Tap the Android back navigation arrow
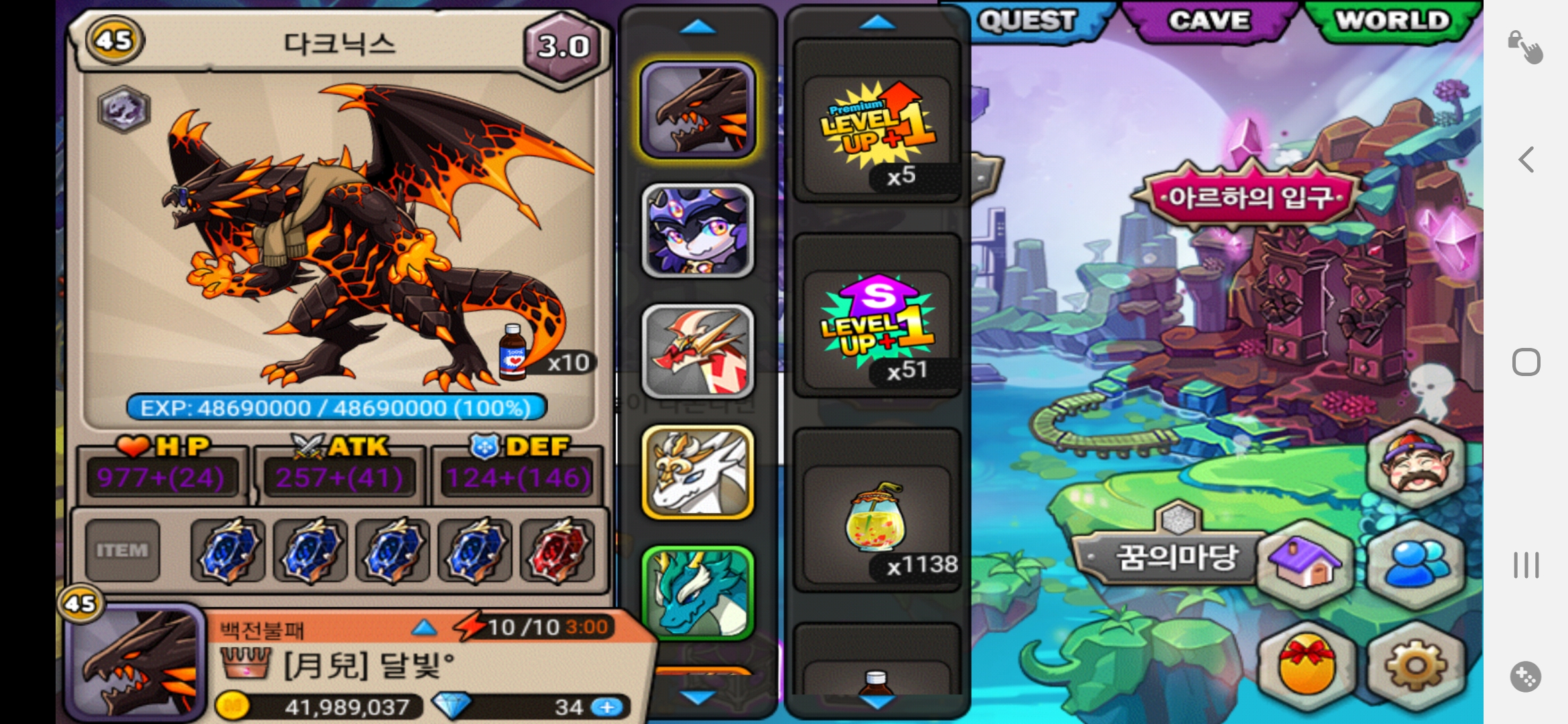The height and width of the screenshot is (724, 1568). [x=1526, y=160]
